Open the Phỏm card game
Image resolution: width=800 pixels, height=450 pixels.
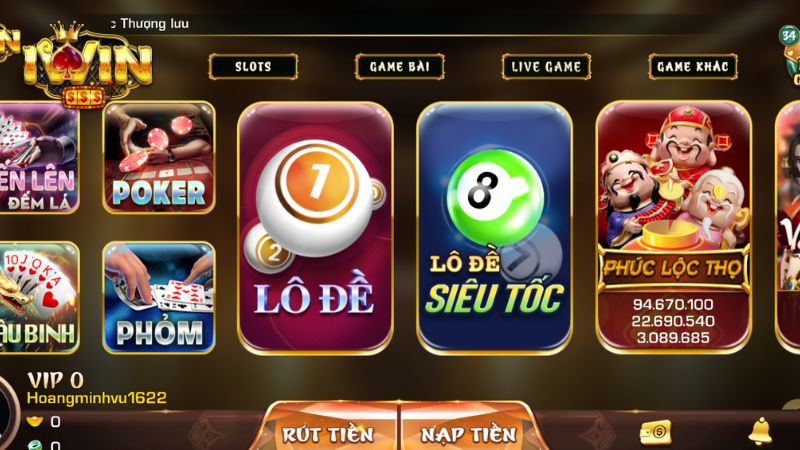click(159, 297)
